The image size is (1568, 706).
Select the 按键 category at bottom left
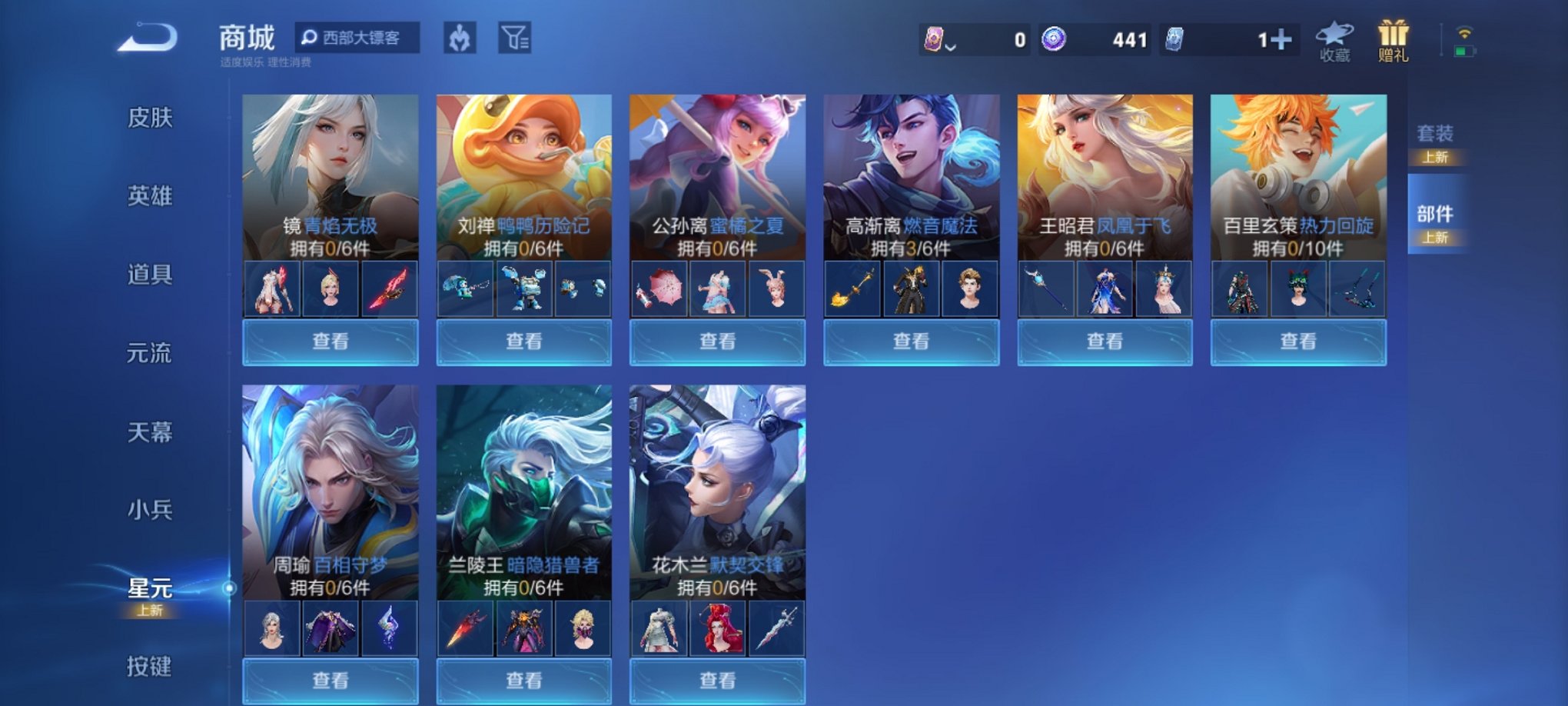pyautogui.click(x=148, y=667)
